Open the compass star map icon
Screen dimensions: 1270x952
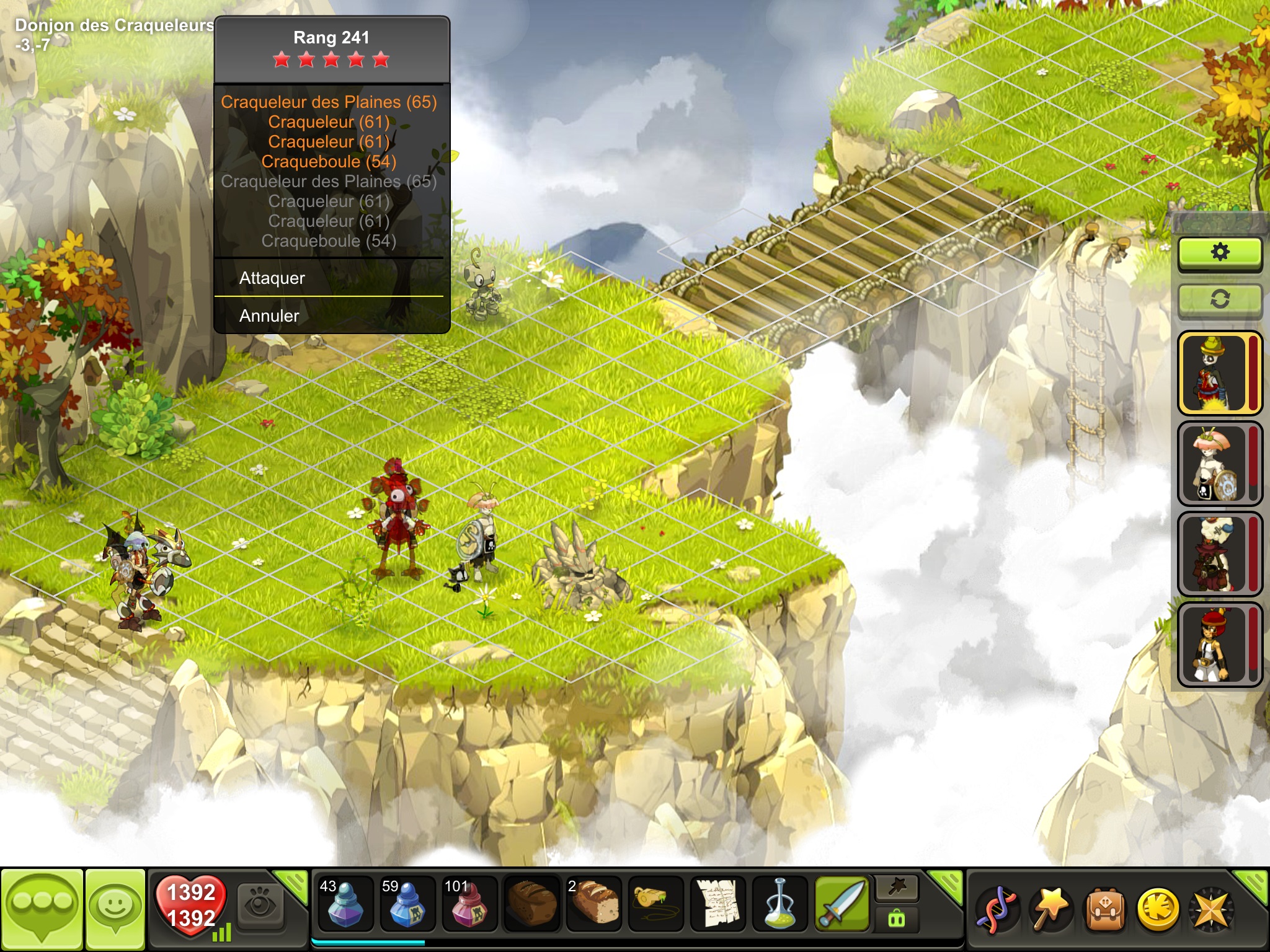click(1210, 910)
